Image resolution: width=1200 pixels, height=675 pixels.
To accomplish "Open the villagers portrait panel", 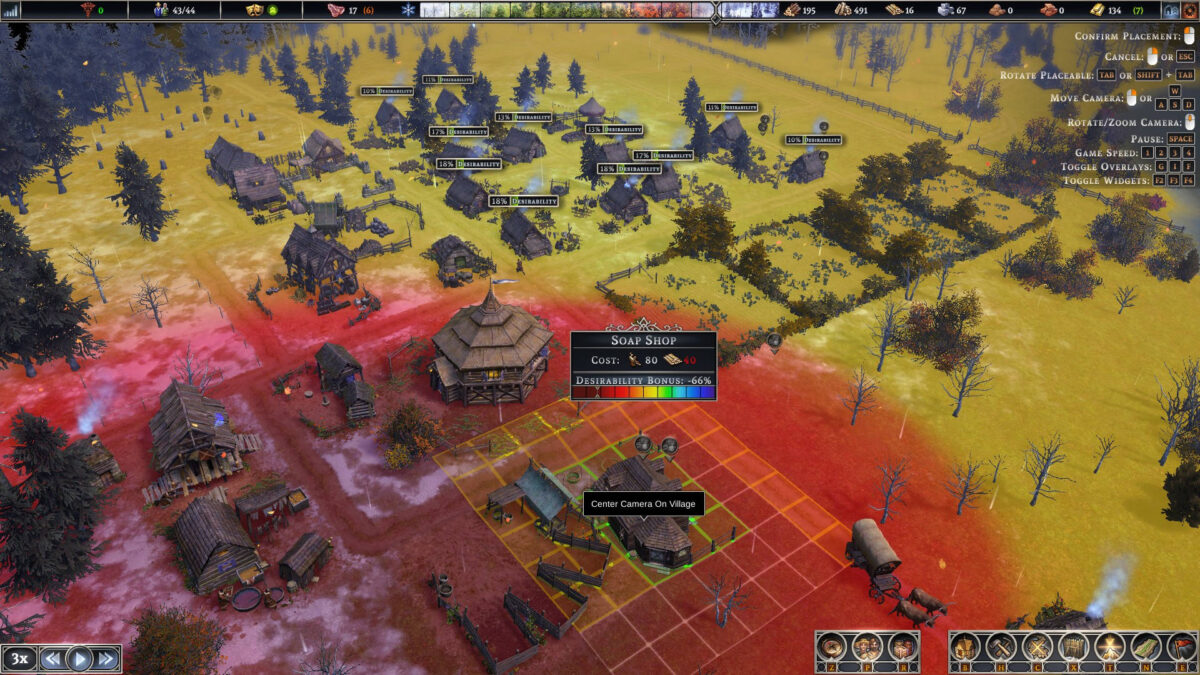I will tap(866, 648).
